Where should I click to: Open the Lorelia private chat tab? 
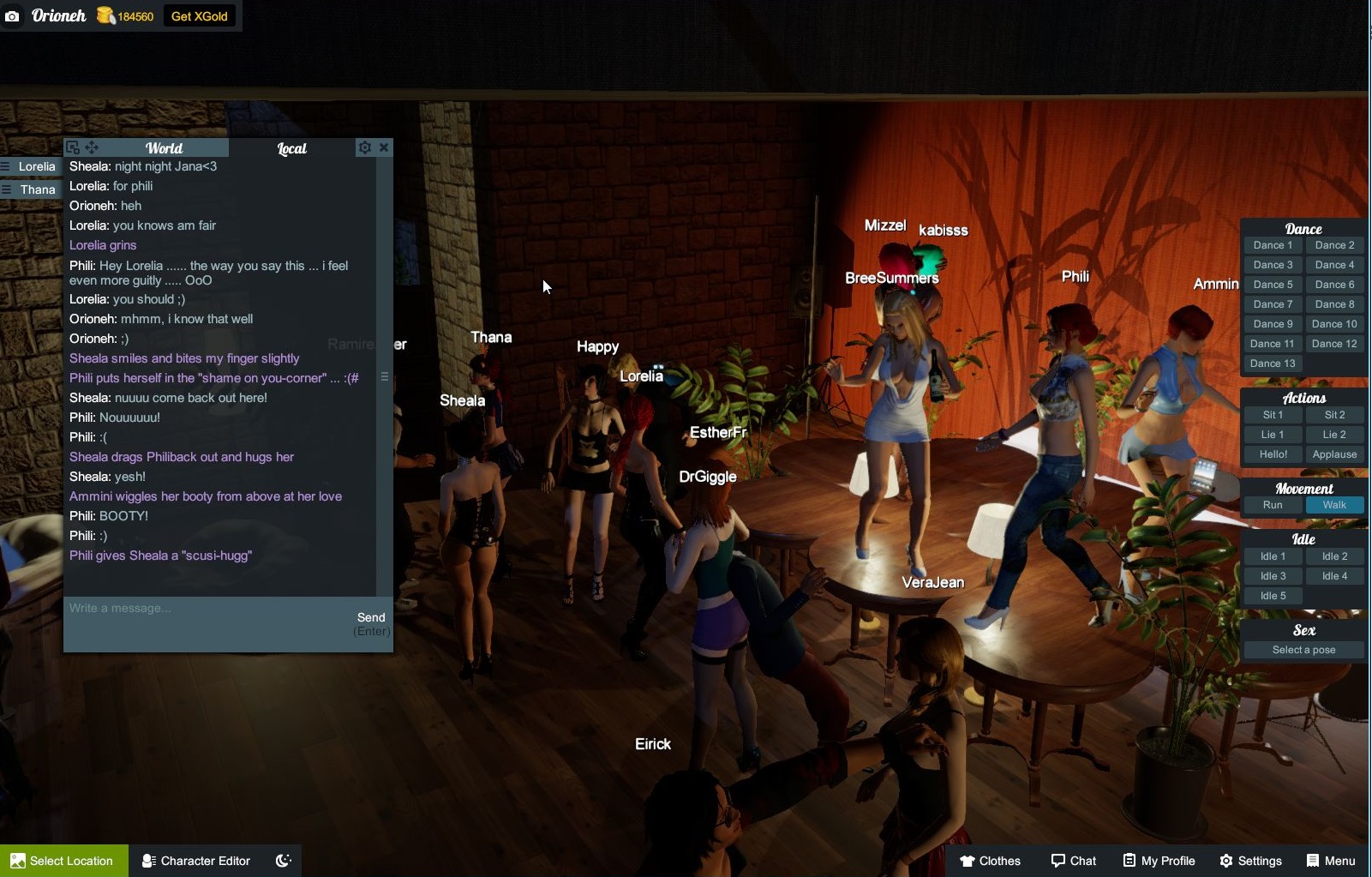[36, 166]
